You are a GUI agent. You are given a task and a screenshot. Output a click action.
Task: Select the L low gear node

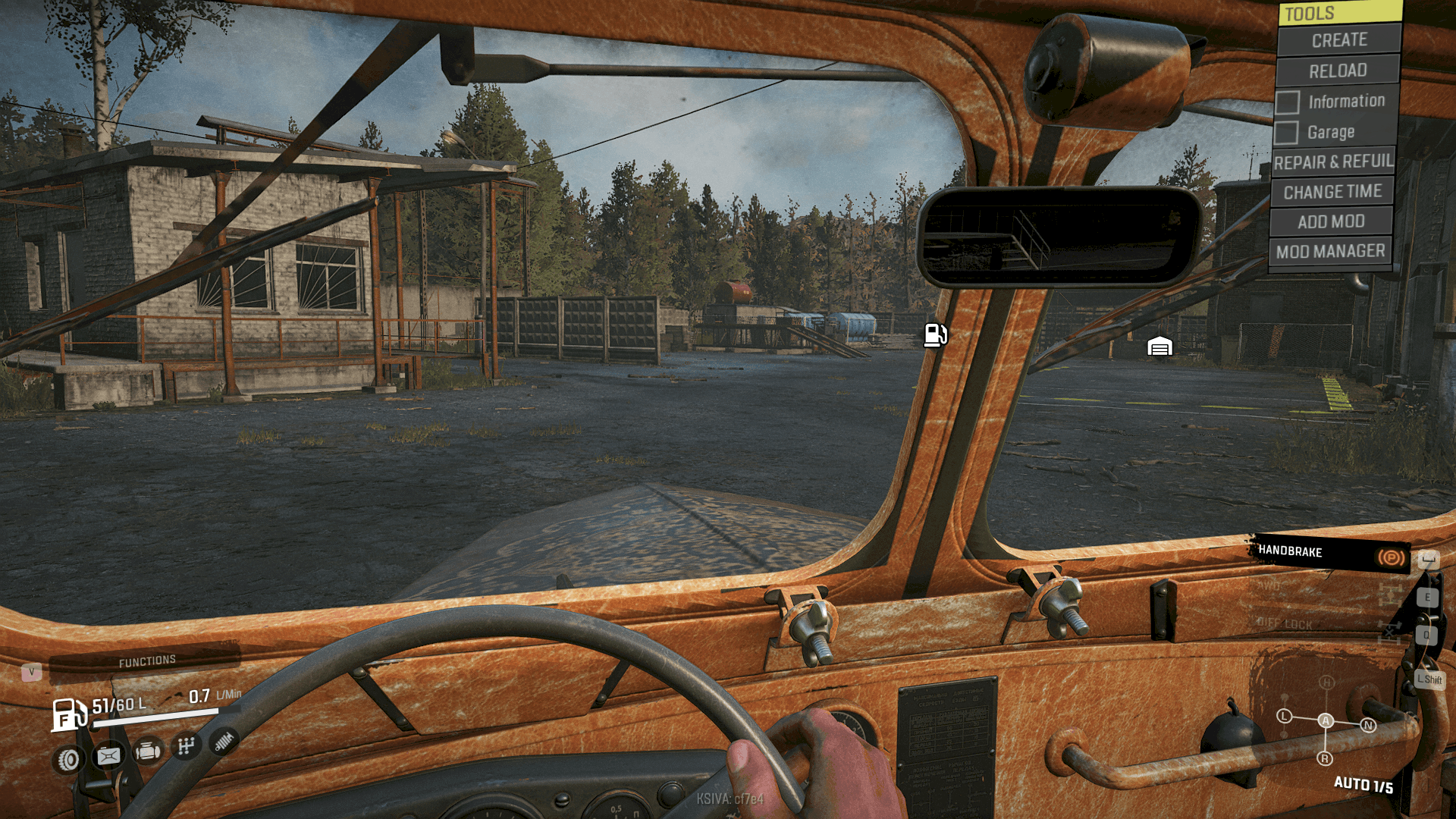(1284, 716)
